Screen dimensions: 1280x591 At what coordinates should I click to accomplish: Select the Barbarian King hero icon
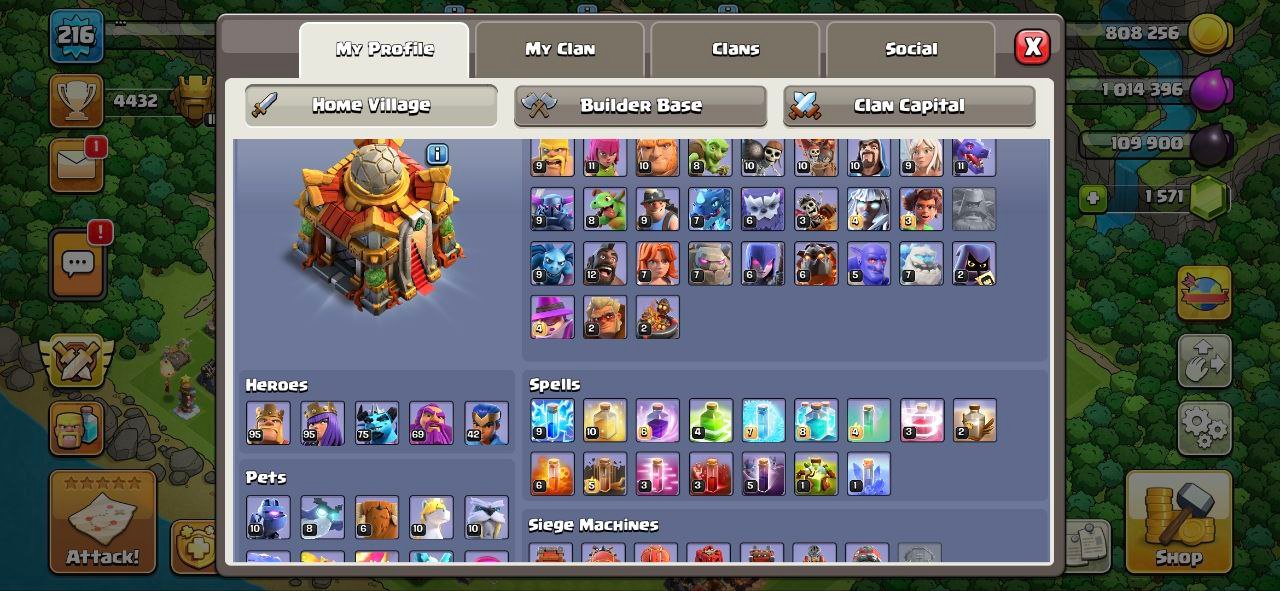pyautogui.click(x=268, y=423)
